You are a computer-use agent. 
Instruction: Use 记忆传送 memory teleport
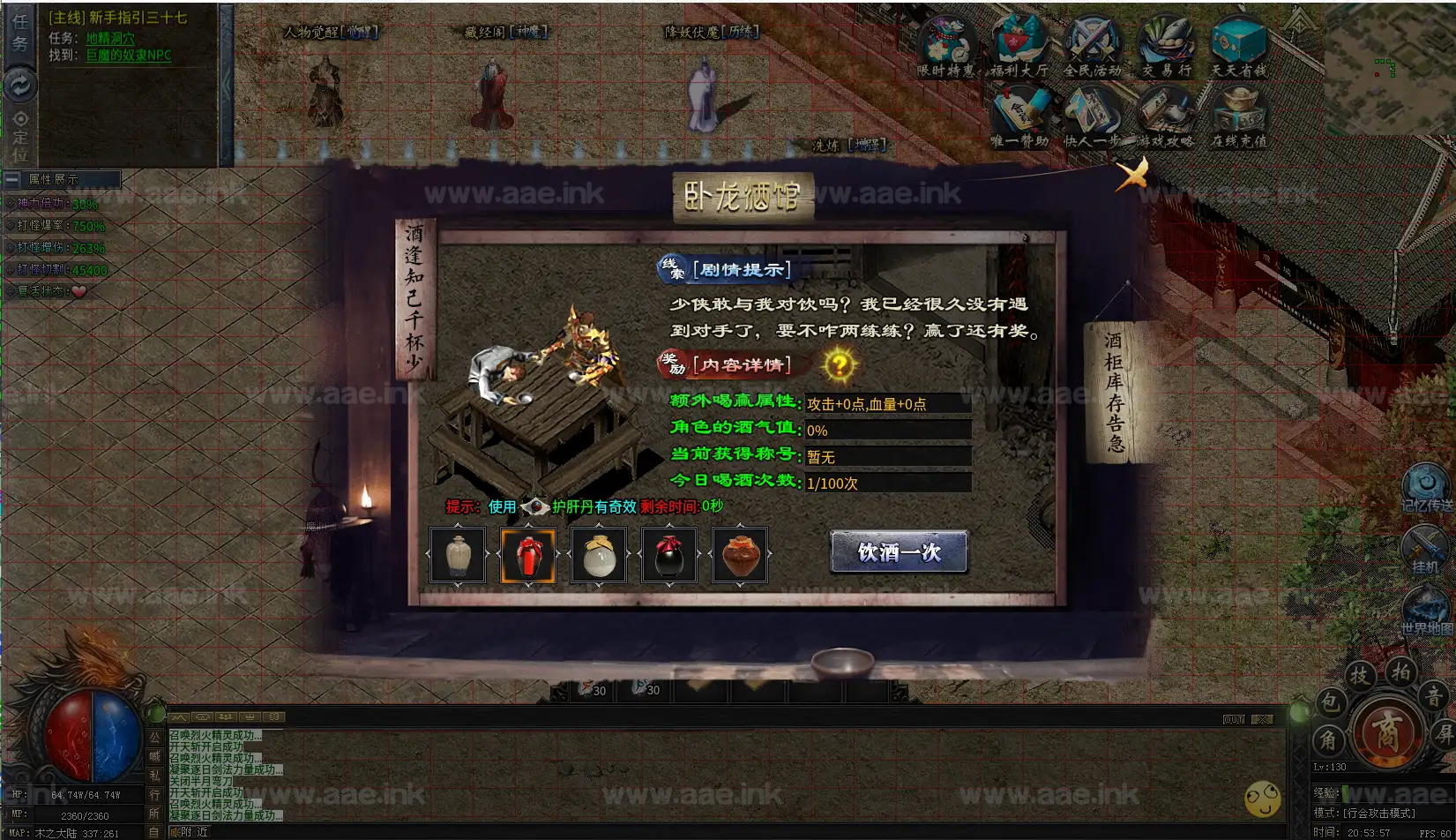[1426, 487]
